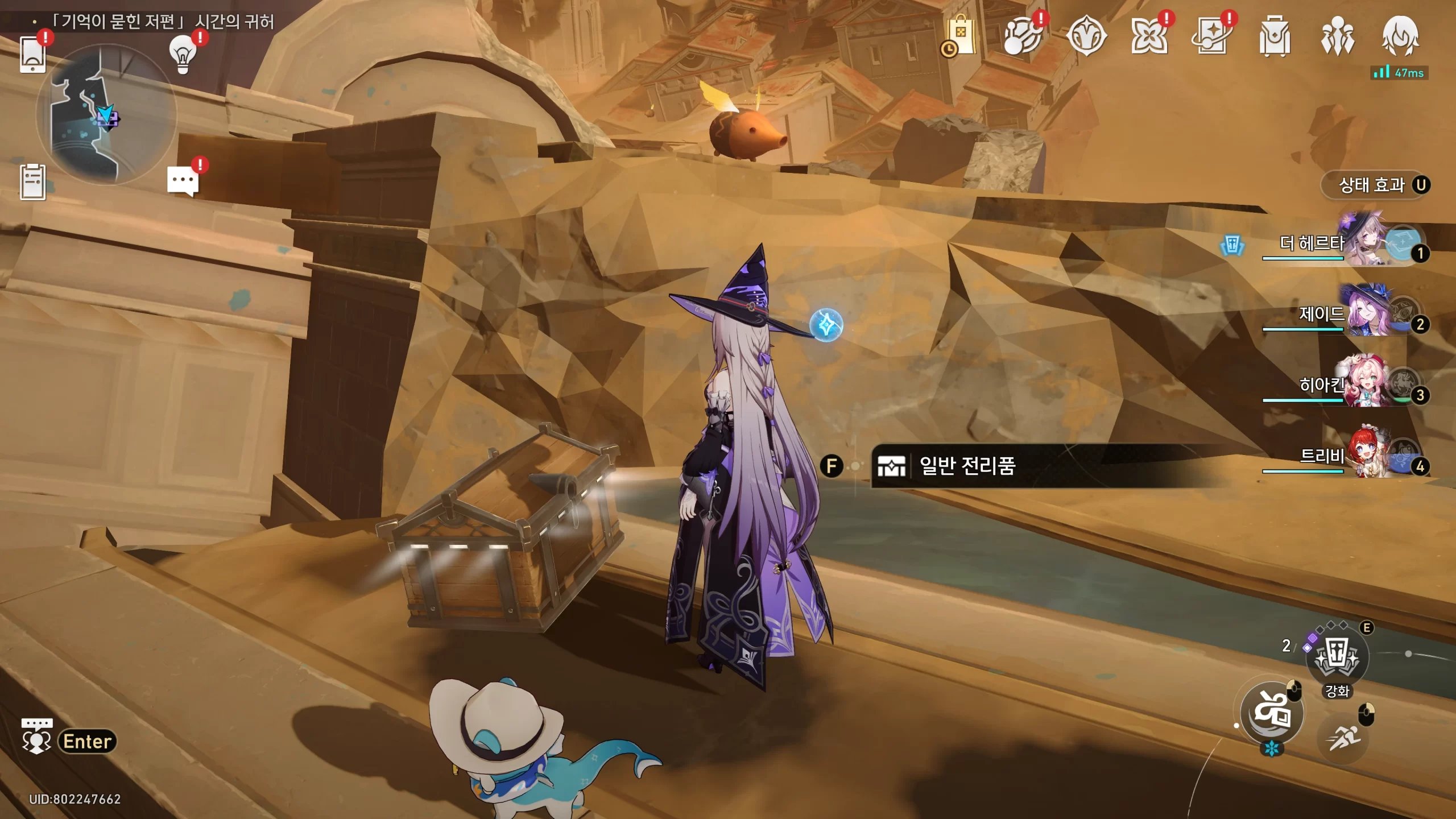
Task: Open the chat speech bubble
Action: pos(183,181)
